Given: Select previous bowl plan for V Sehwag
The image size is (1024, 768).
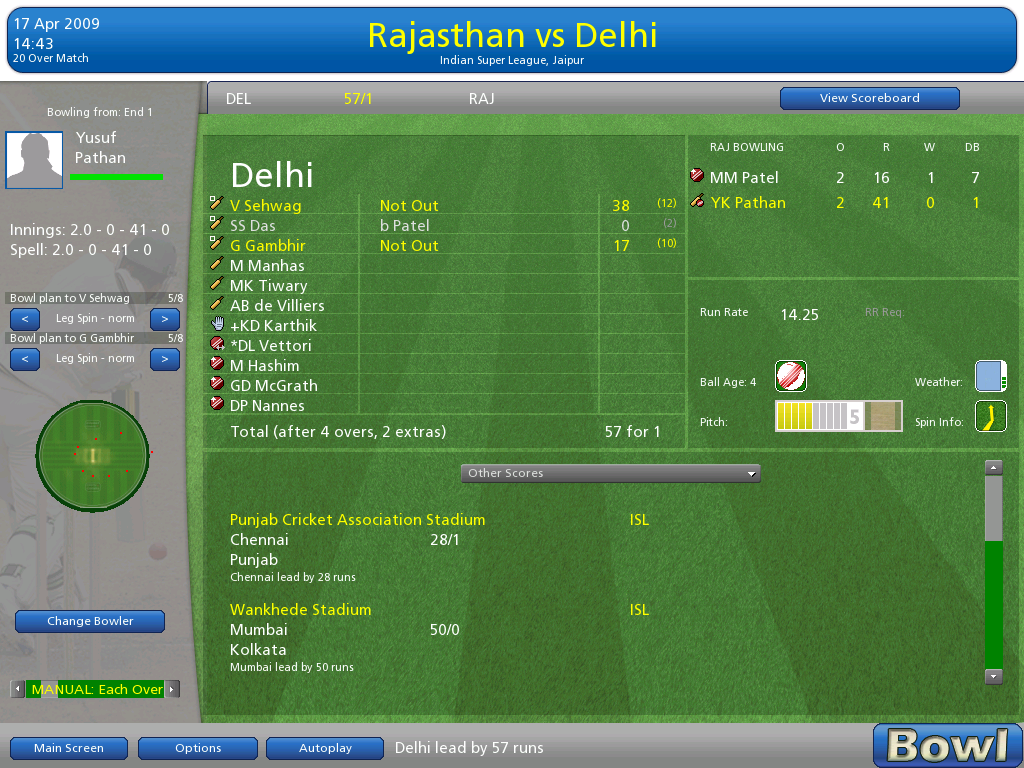Looking at the screenshot, I should (x=25, y=319).
